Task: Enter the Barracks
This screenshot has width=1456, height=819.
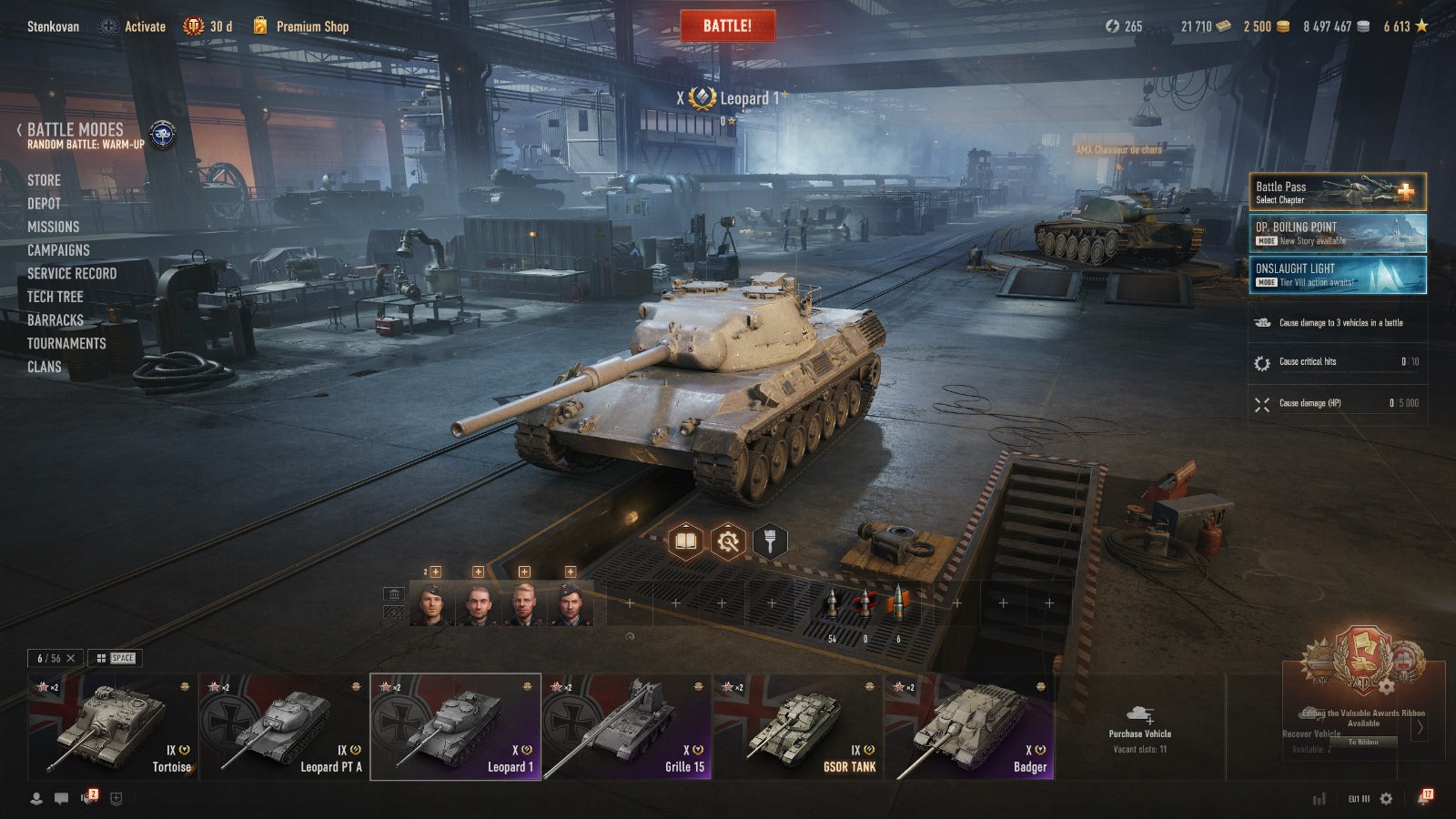Action: (x=55, y=320)
